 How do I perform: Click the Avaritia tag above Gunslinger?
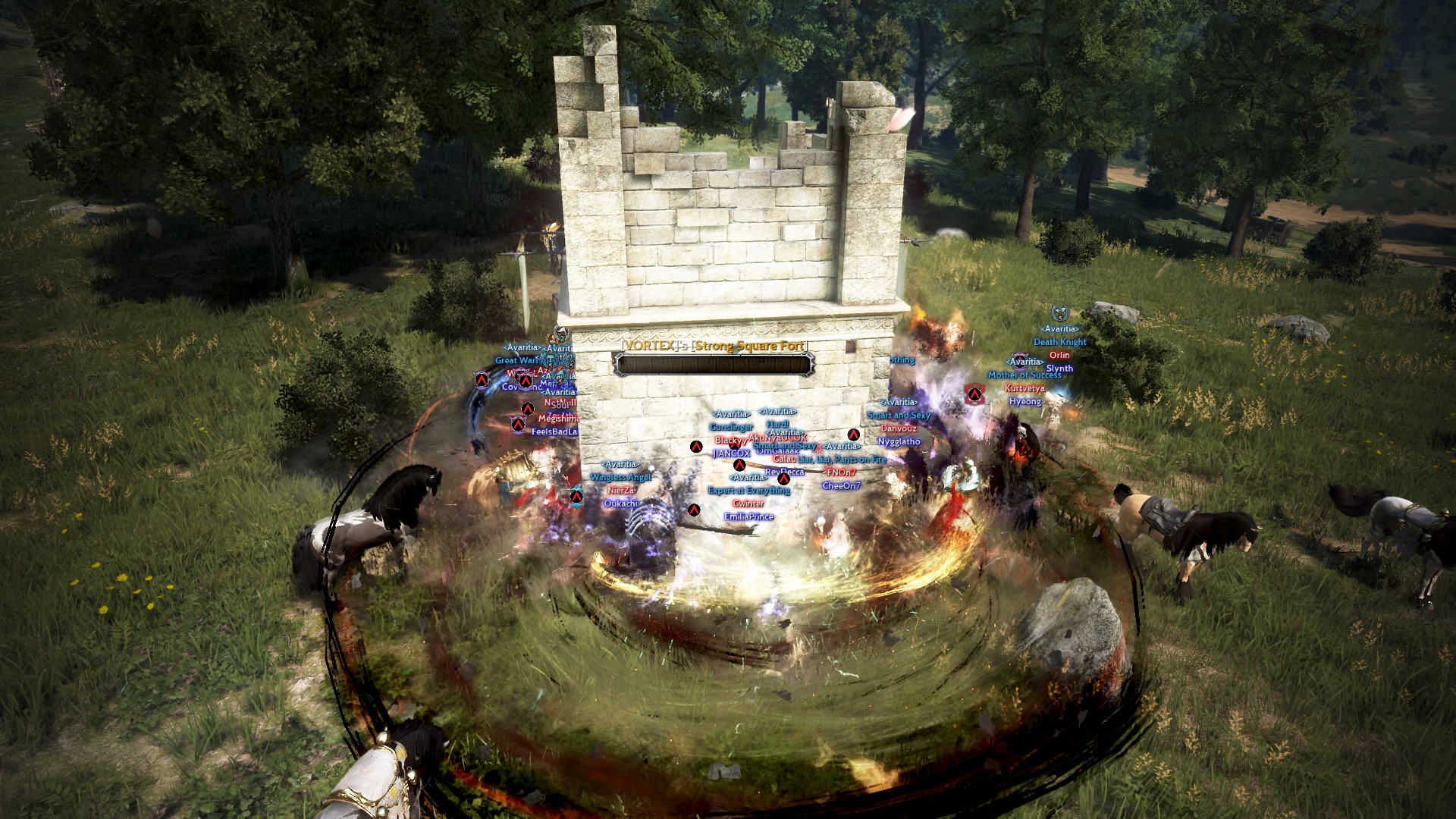(x=732, y=415)
